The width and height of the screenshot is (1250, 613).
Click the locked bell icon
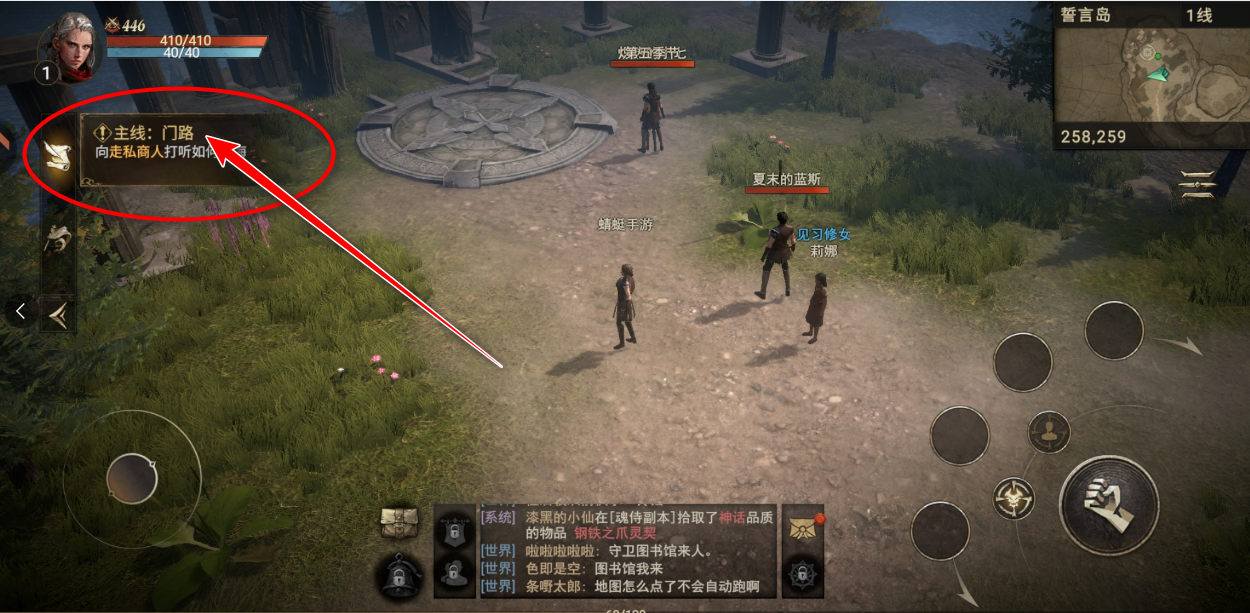coord(397,574)
